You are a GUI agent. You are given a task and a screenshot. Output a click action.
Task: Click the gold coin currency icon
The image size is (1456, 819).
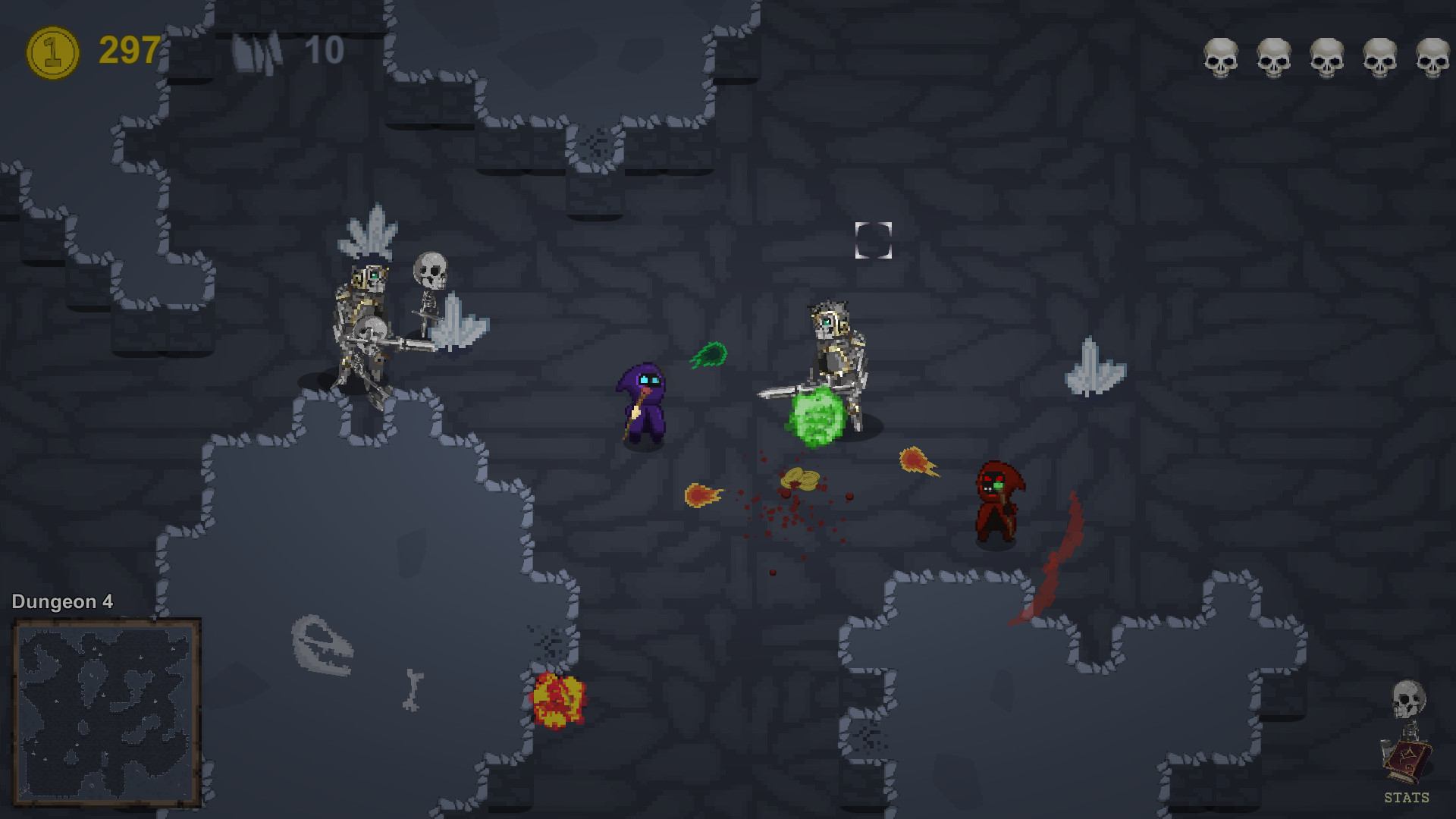point(53,52)
